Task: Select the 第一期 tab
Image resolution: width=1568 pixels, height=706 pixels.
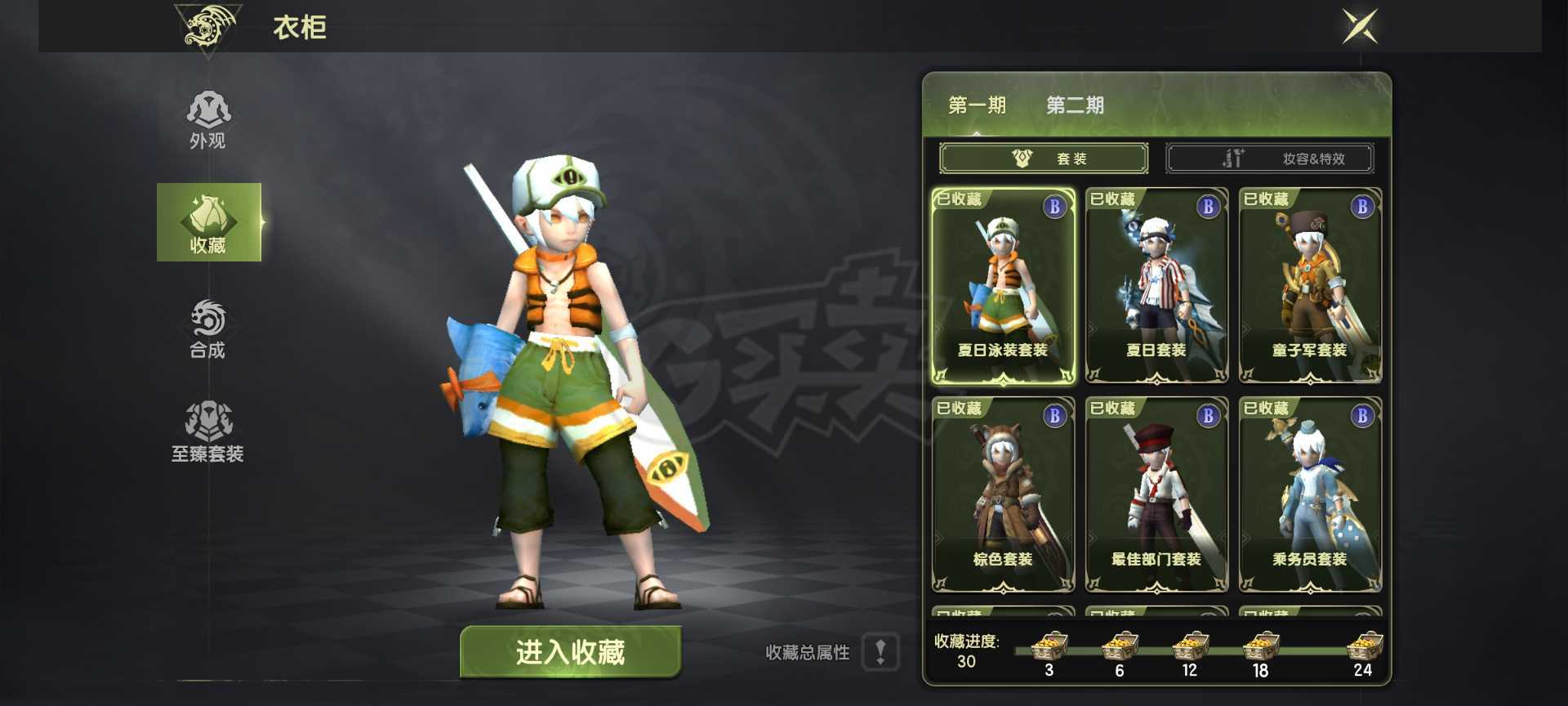Action: tap(977, 105)
